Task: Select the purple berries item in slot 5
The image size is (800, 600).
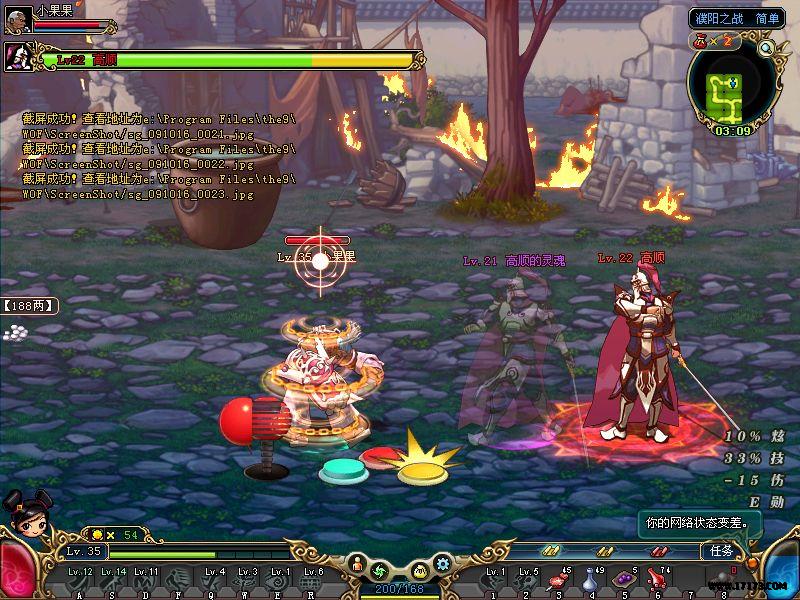Action: coord(624,581)
